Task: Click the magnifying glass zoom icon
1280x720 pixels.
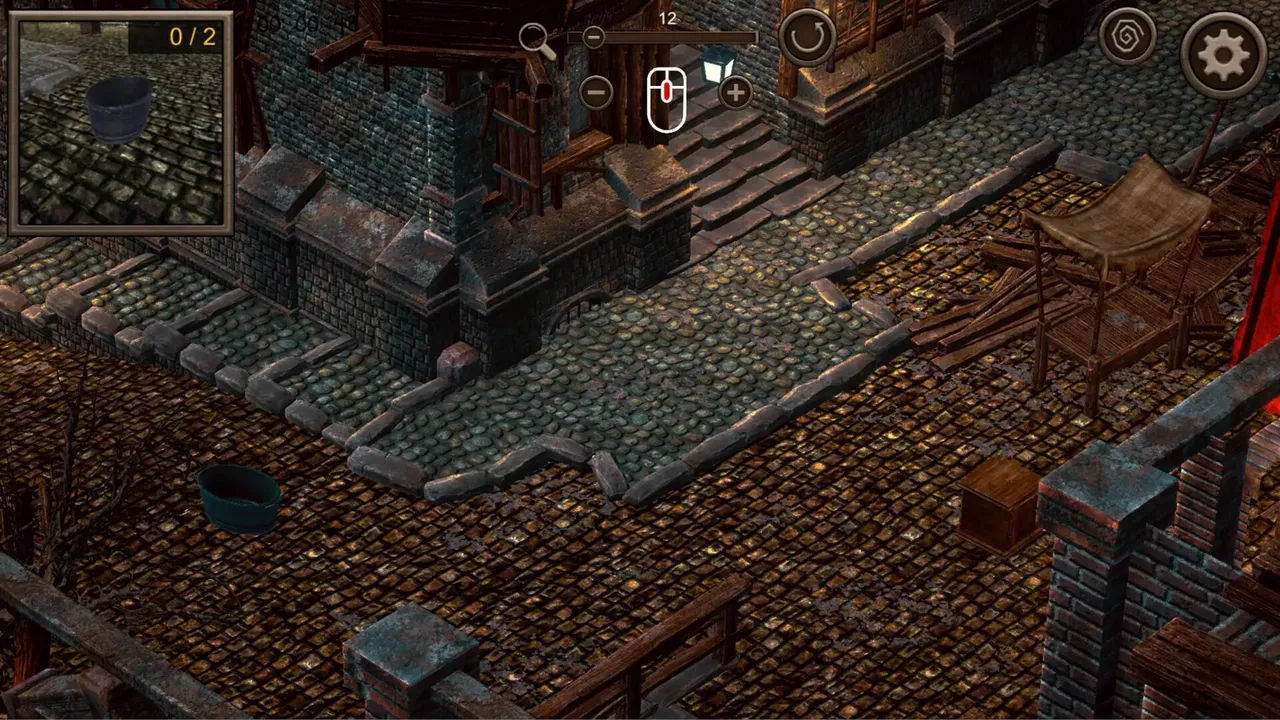Action: [x=535, y=37]
